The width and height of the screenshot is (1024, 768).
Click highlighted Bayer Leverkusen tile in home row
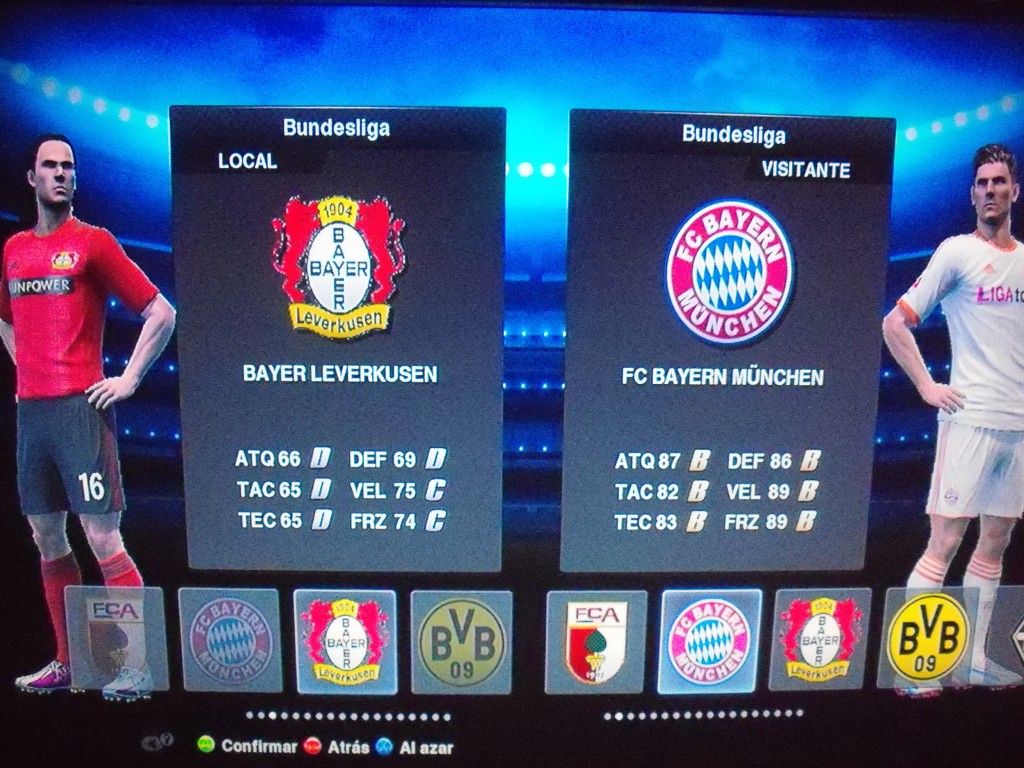345,641
